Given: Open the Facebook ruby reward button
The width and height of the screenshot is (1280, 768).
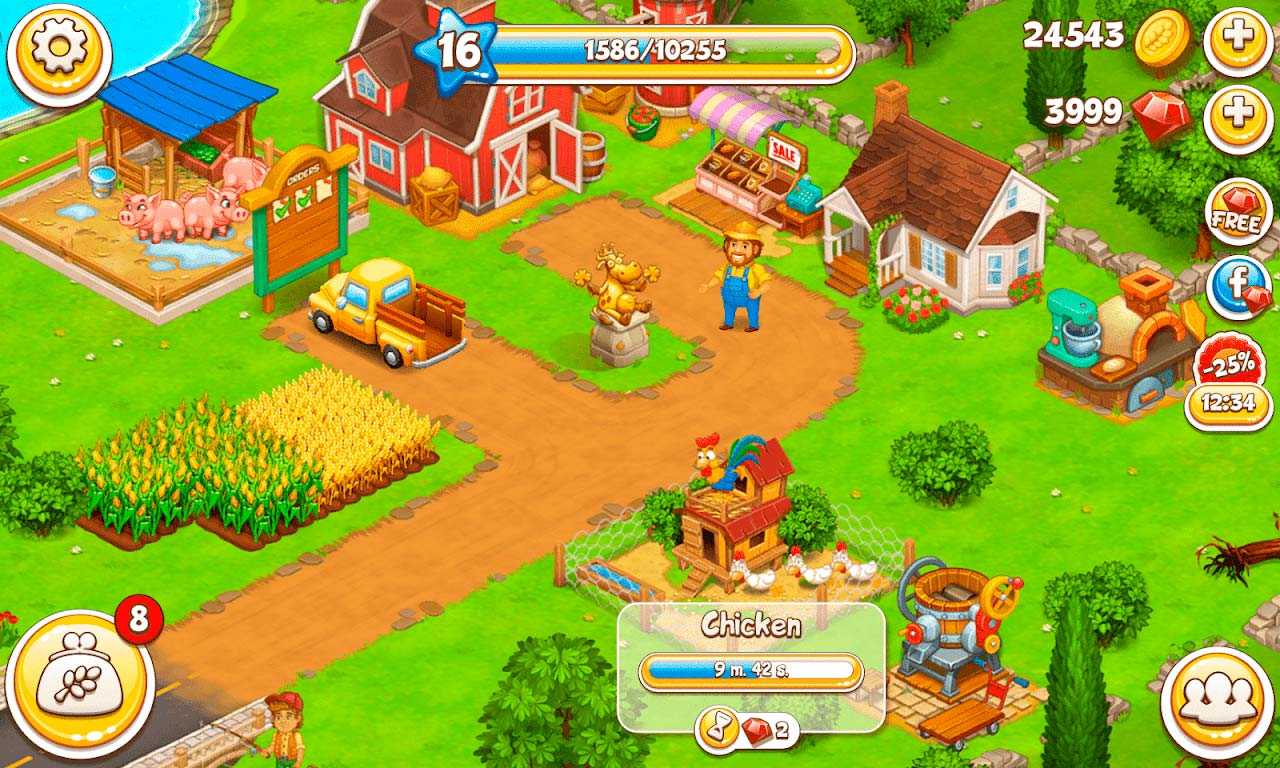Looking at the screenshot, I should pos(1238,288).
